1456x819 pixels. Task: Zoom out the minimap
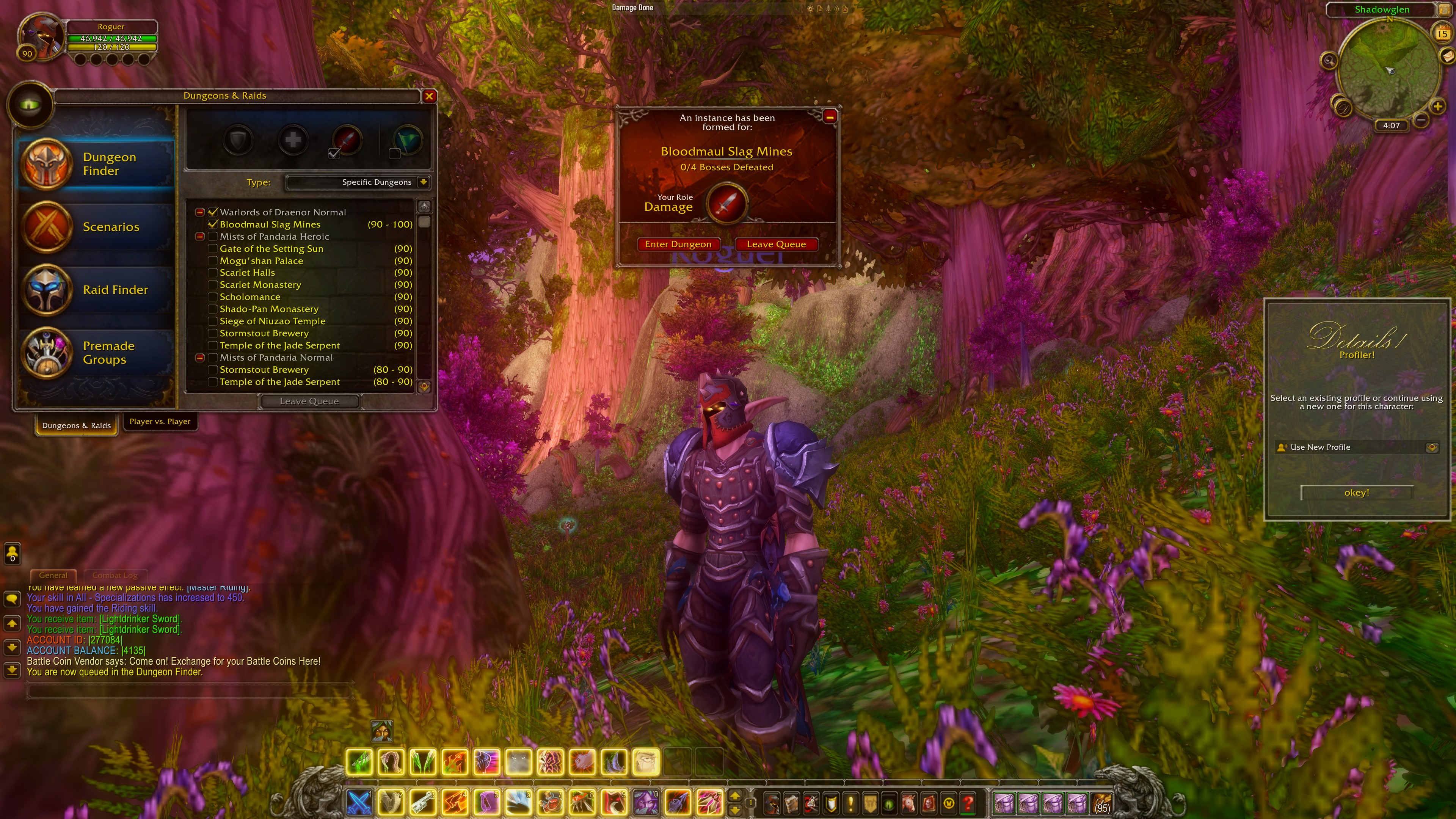[1420, 120]
